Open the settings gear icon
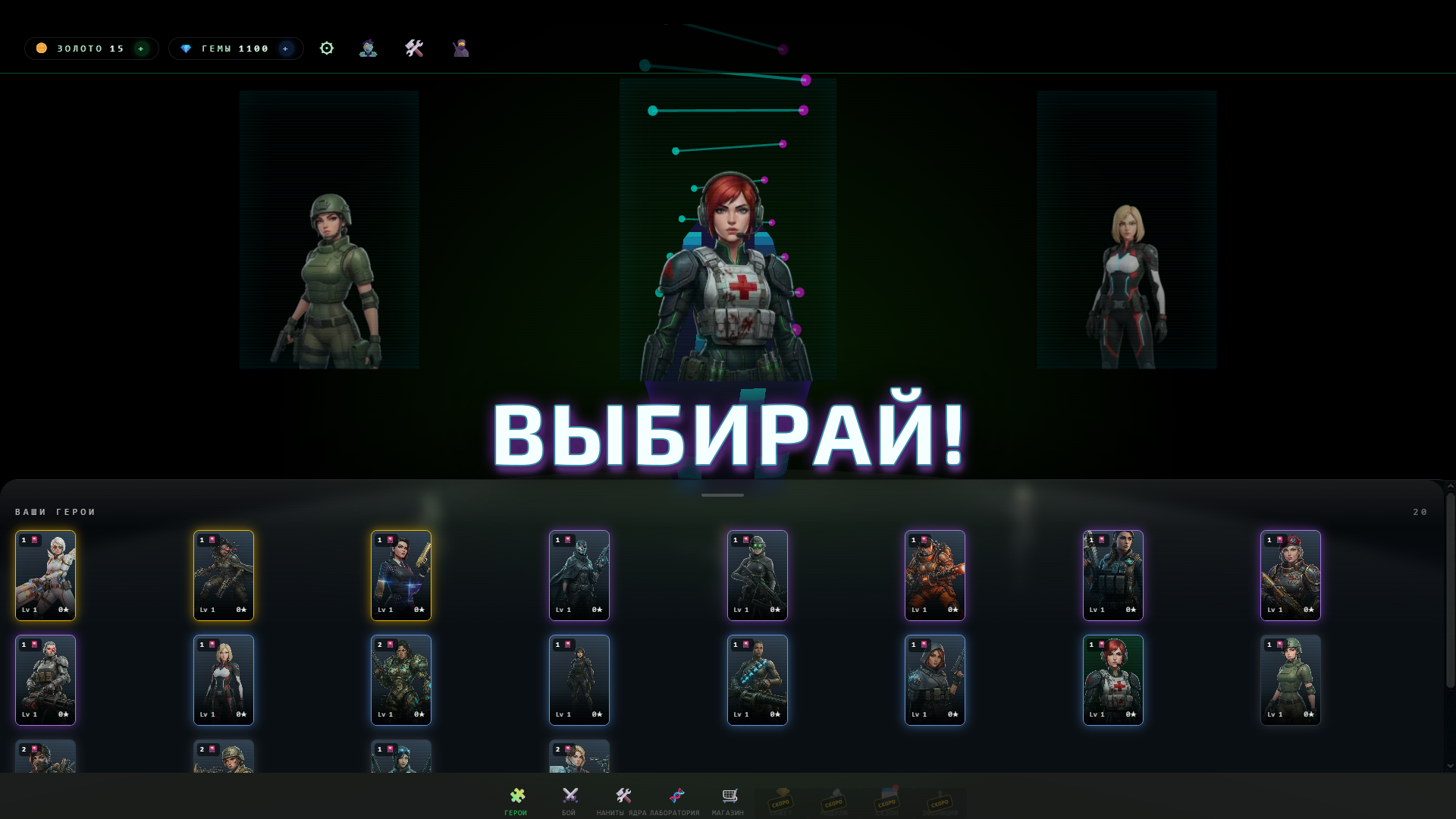 point(327,48)
